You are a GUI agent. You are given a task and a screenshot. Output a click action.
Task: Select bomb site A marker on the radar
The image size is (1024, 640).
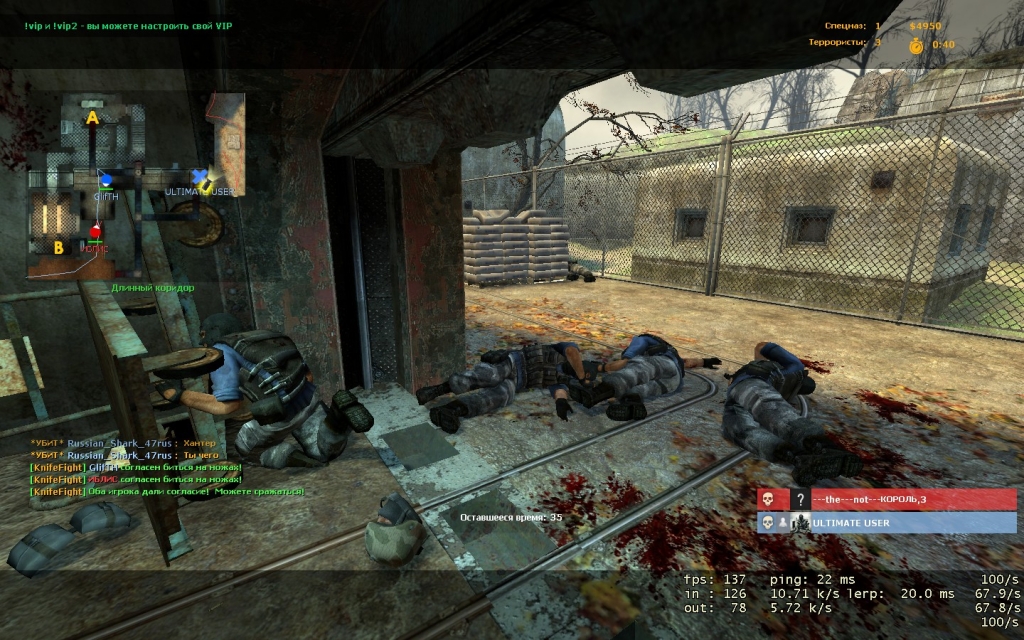[x=92, y=118]
